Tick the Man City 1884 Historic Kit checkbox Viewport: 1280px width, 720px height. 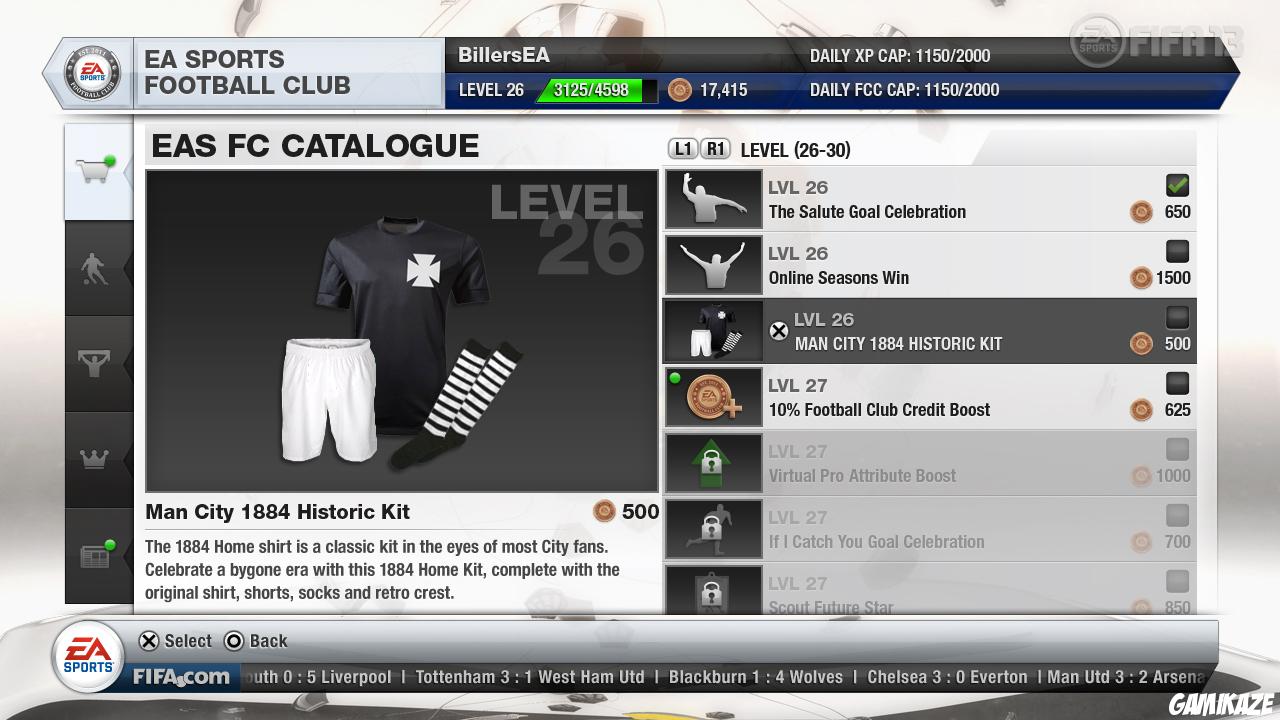1177,317
